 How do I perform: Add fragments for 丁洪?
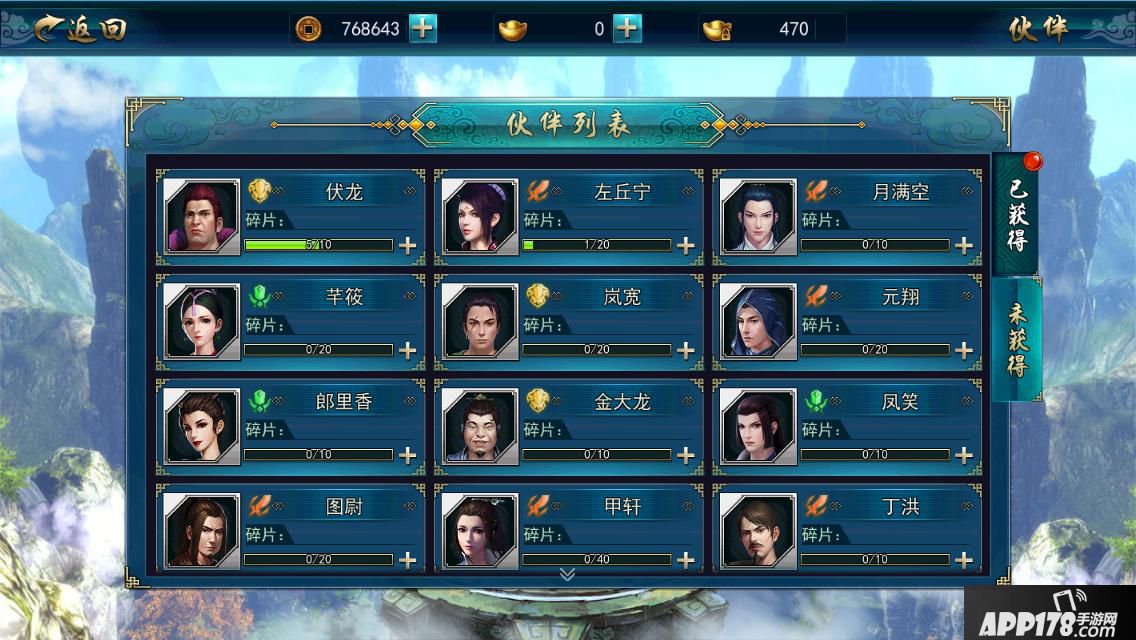(x=964, y=559)
